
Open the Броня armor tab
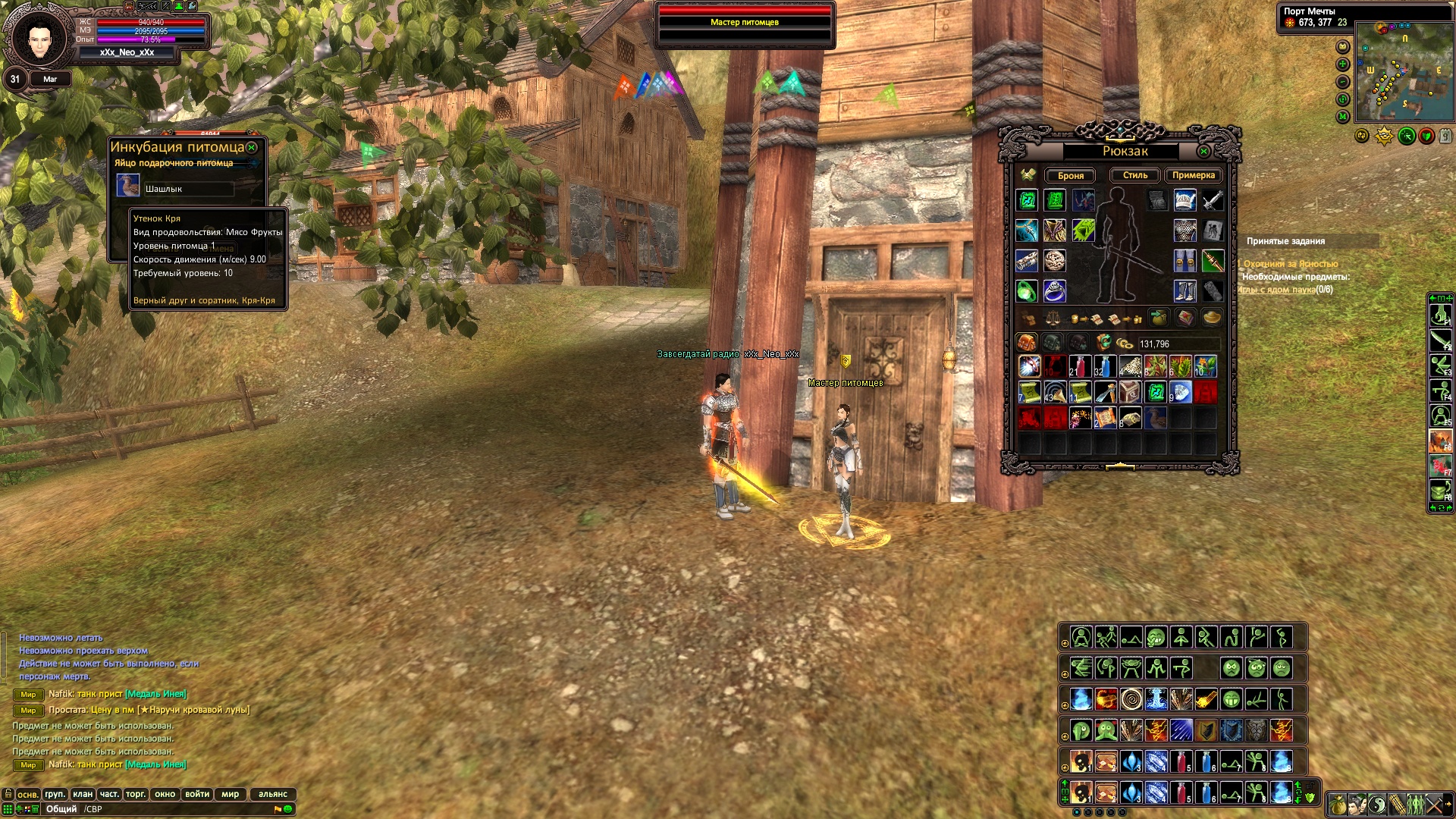tap(1071, 175)
